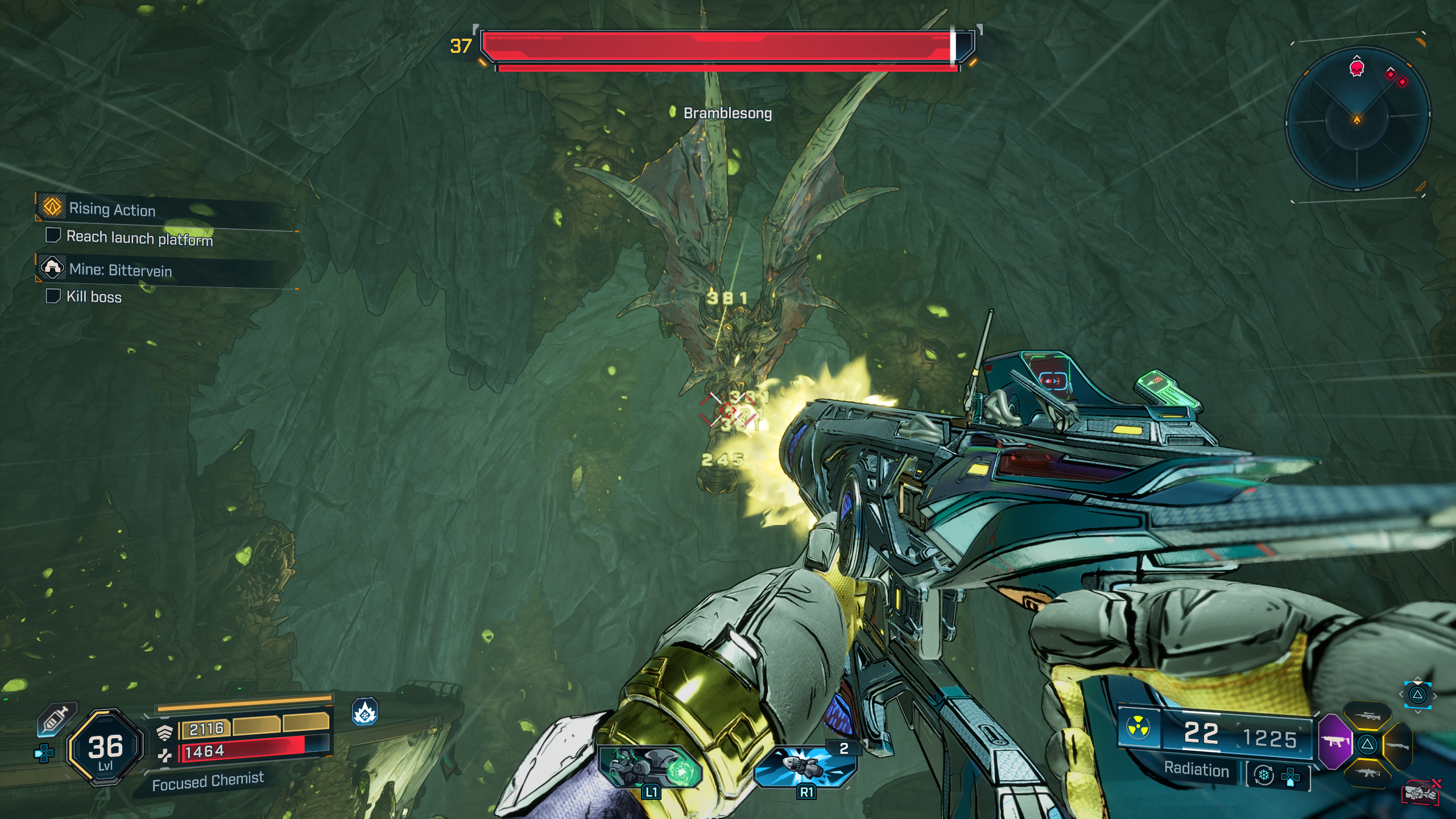Viewport: 1456px width, 819px height.
Task: Click the red skull marker on the minimap
Action: (1356, 68)
